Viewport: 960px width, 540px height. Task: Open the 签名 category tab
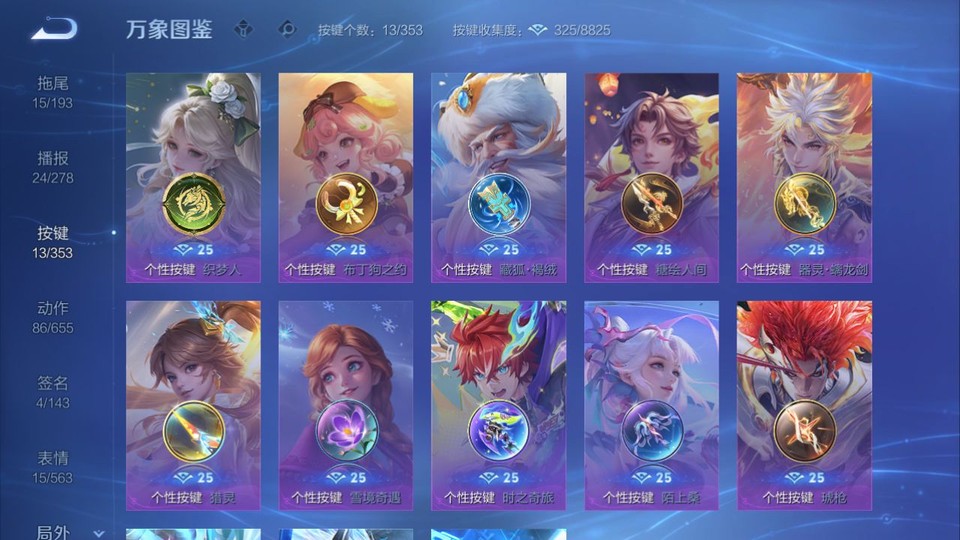pyautogui.click(x=53, y=391)
